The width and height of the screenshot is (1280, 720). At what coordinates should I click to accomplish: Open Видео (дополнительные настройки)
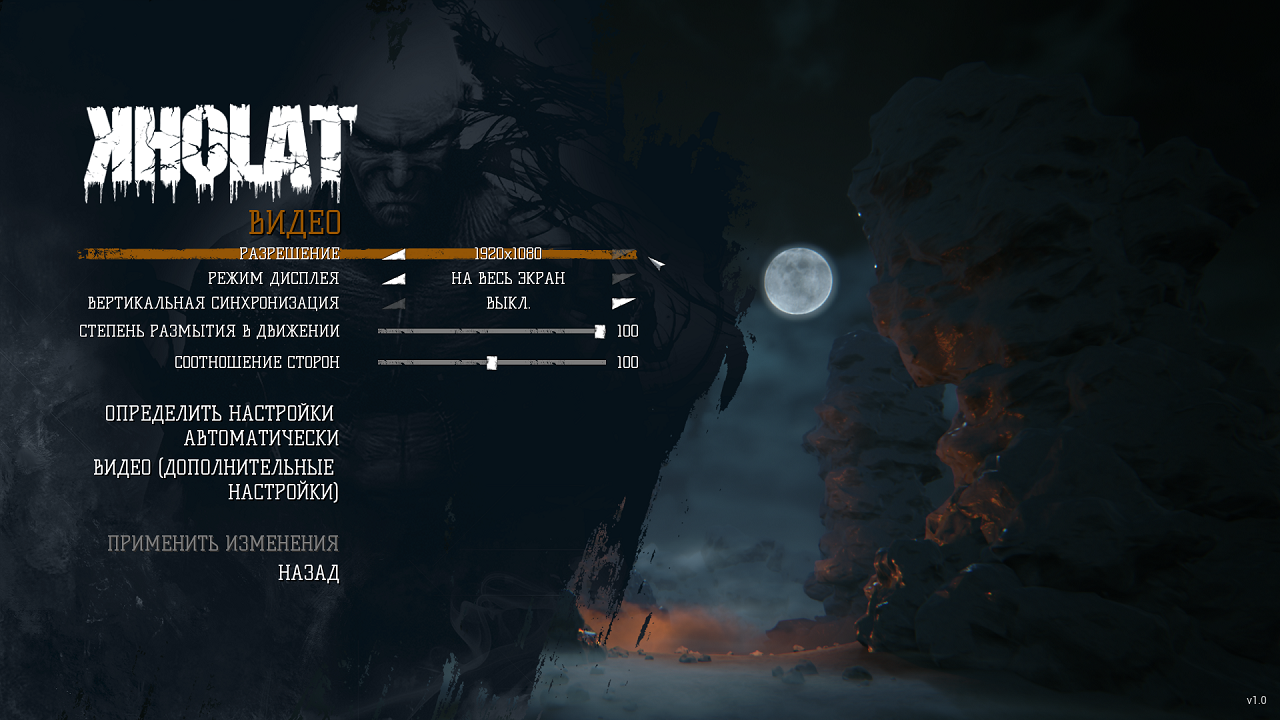pyautogui.click(x=216, y=480)
